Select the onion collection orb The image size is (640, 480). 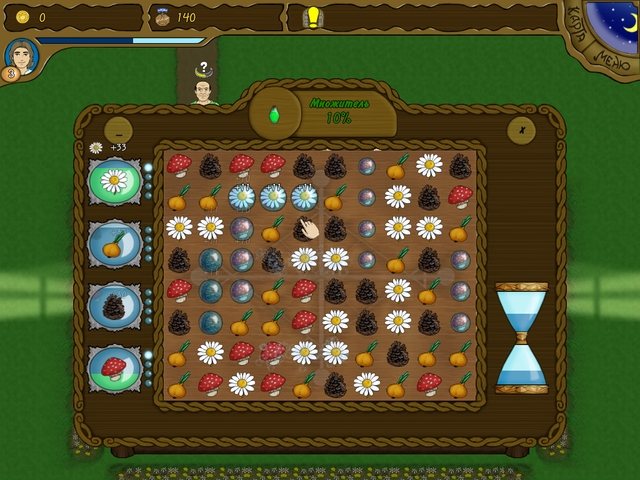click(x=115, y=243)
